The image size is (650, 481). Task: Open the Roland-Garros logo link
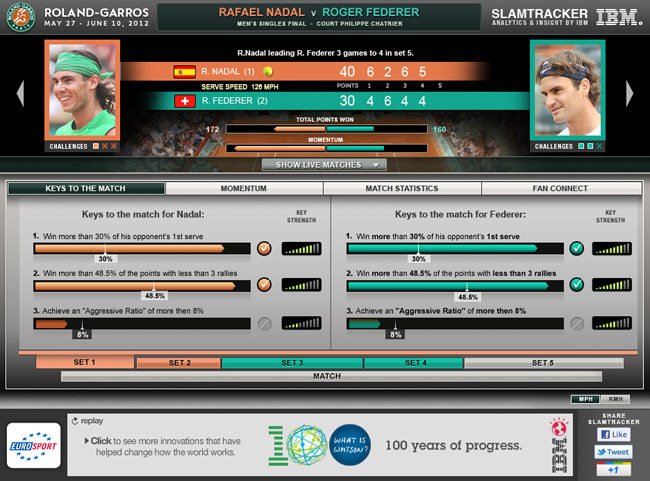coord(17,17)
